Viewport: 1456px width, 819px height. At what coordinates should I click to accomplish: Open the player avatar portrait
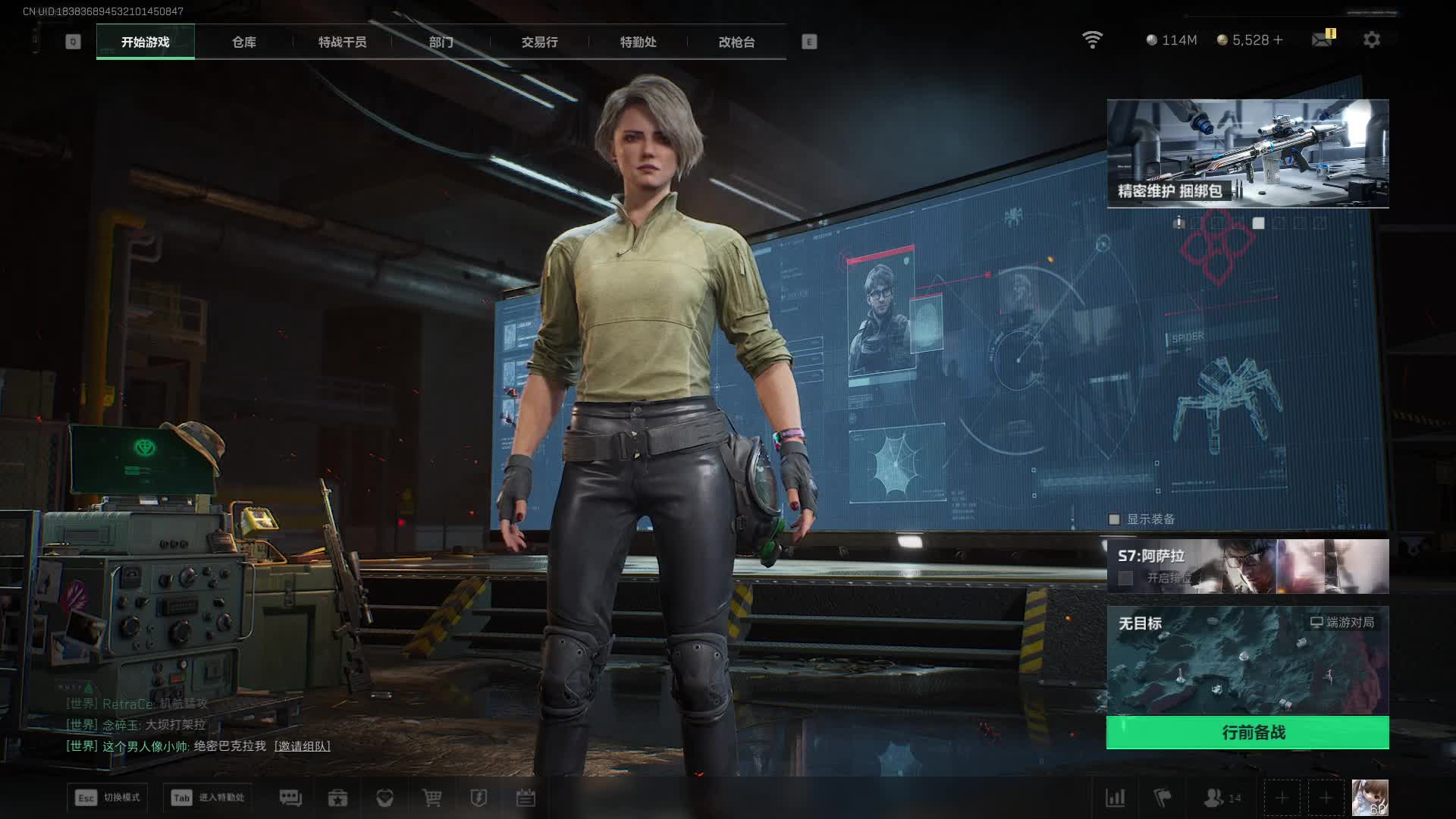pos(1370,798)
